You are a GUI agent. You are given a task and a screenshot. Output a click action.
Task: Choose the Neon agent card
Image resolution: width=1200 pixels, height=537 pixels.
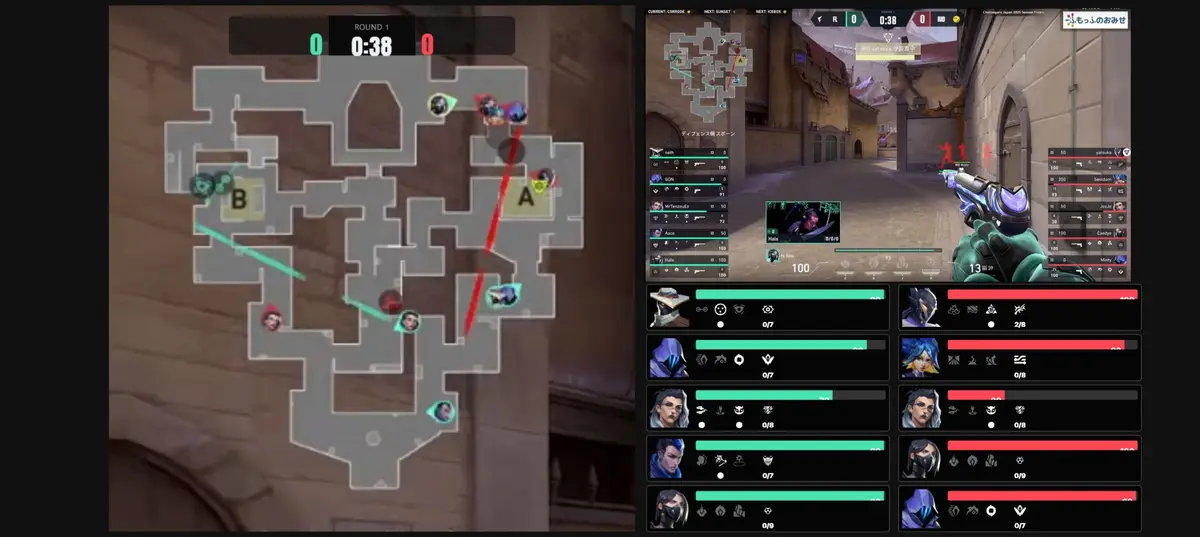click(x=1019, y=357)
